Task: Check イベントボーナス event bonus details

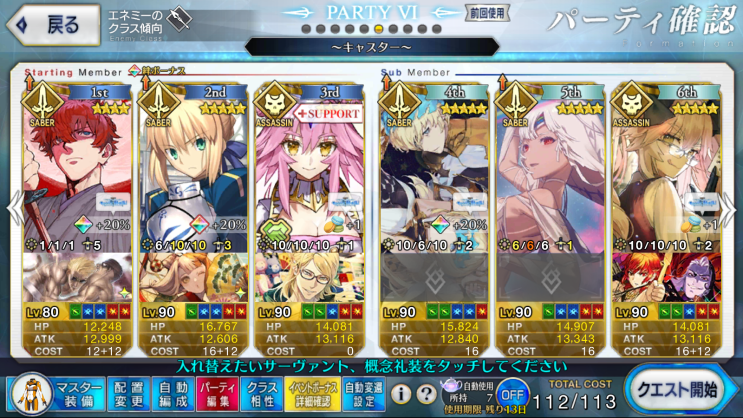Action: click(313, 391)
